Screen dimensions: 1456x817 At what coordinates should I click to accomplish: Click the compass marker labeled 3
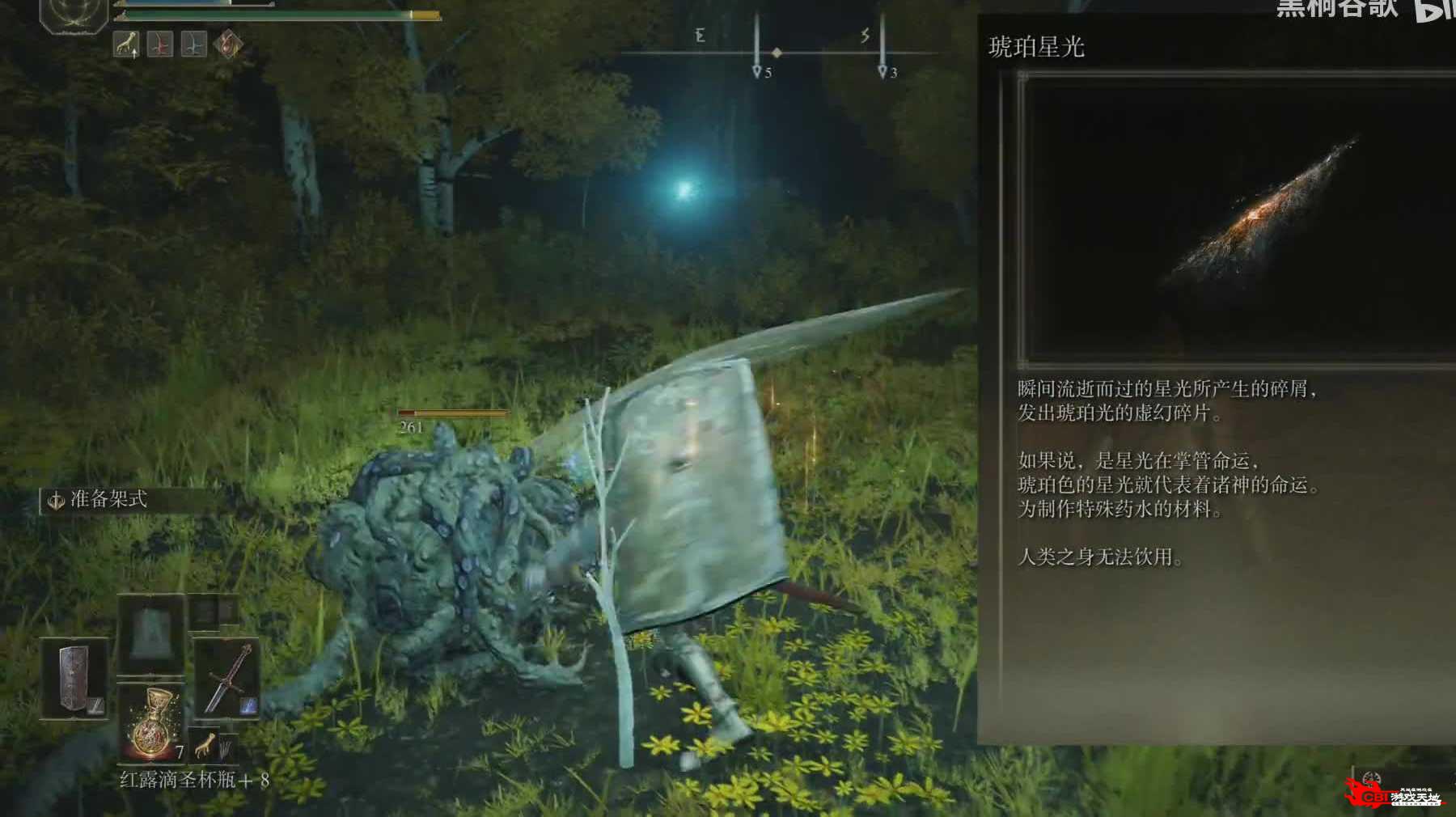[x=883, y=72]
